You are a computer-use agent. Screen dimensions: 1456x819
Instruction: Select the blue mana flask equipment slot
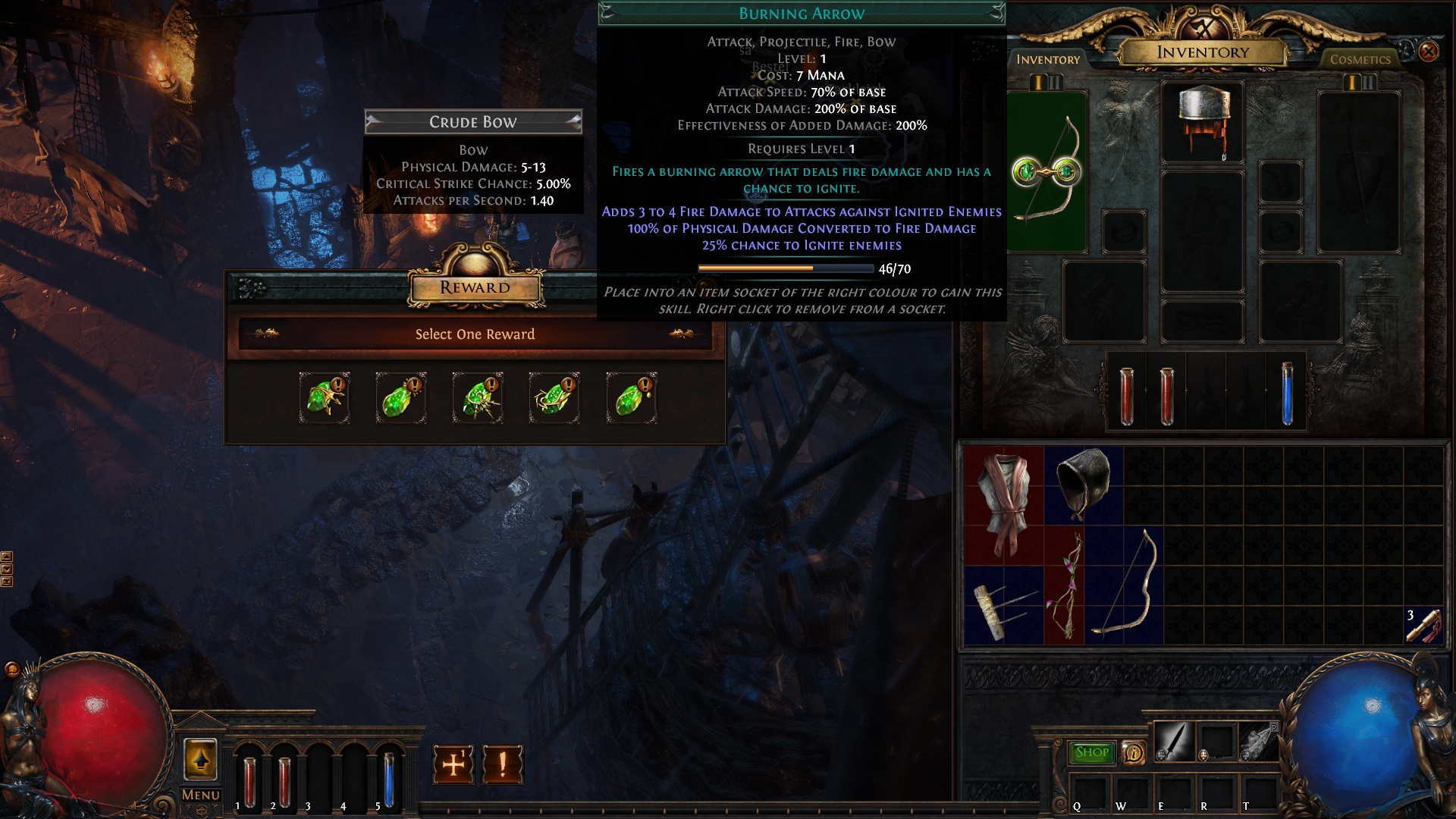[1286, 391]
